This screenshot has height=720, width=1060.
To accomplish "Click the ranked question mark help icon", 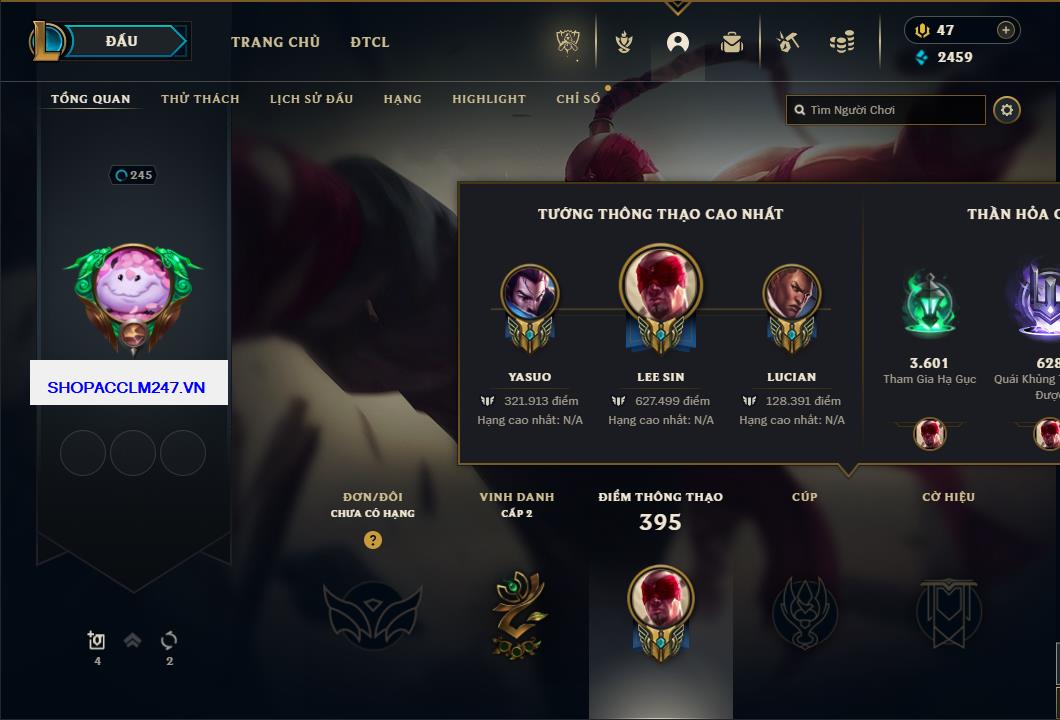I will point(373,541).
